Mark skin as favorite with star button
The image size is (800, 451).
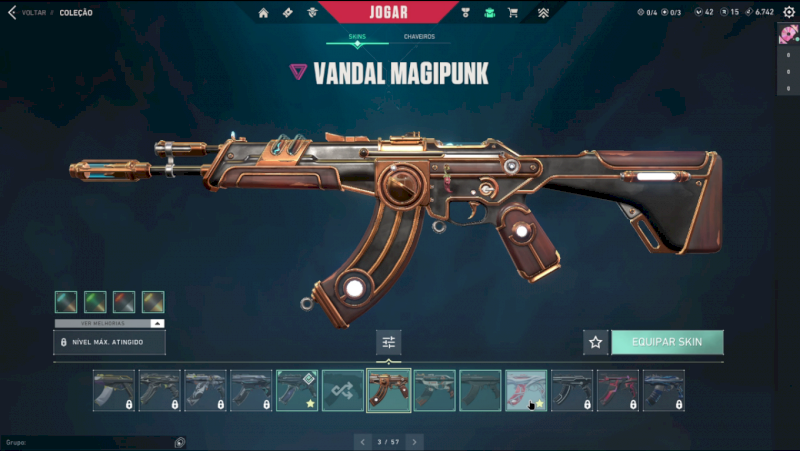(596, 342)
